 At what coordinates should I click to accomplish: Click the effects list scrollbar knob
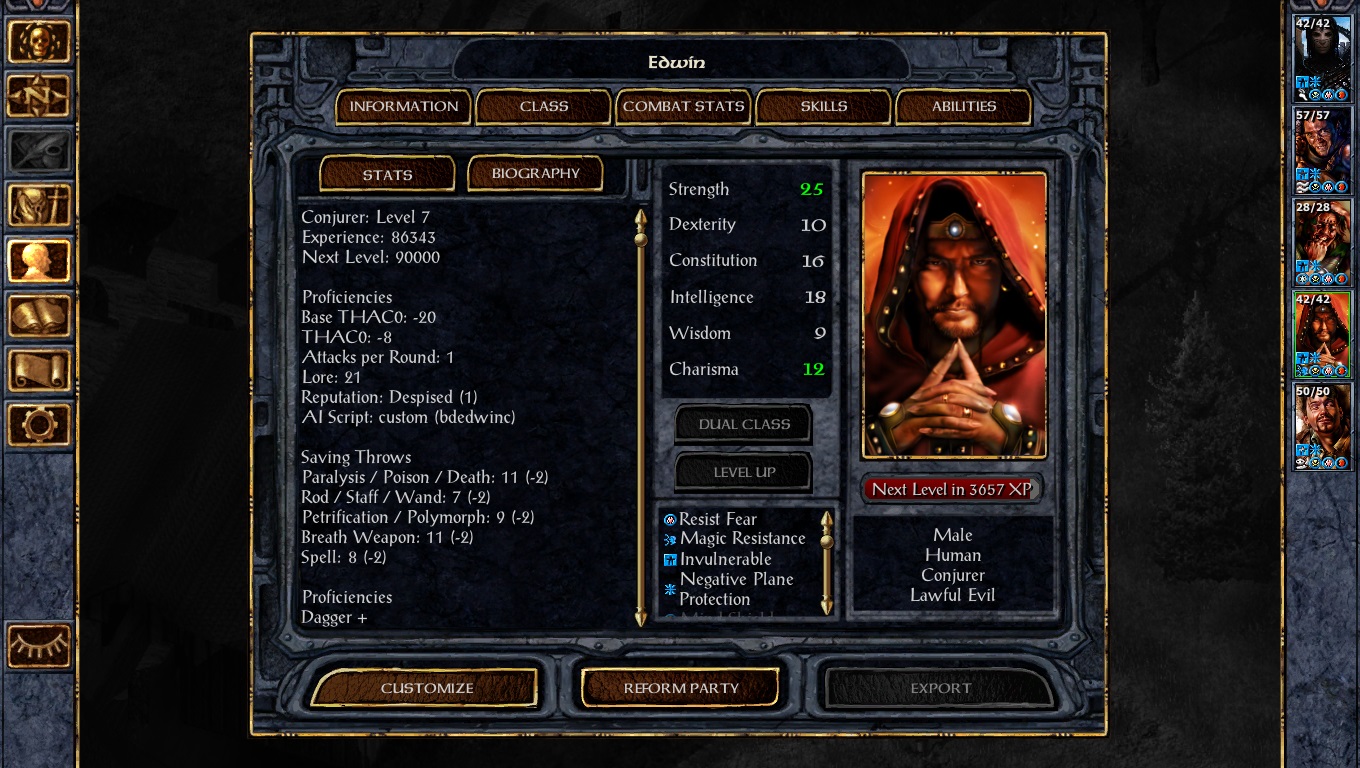(x=826, y=540)
